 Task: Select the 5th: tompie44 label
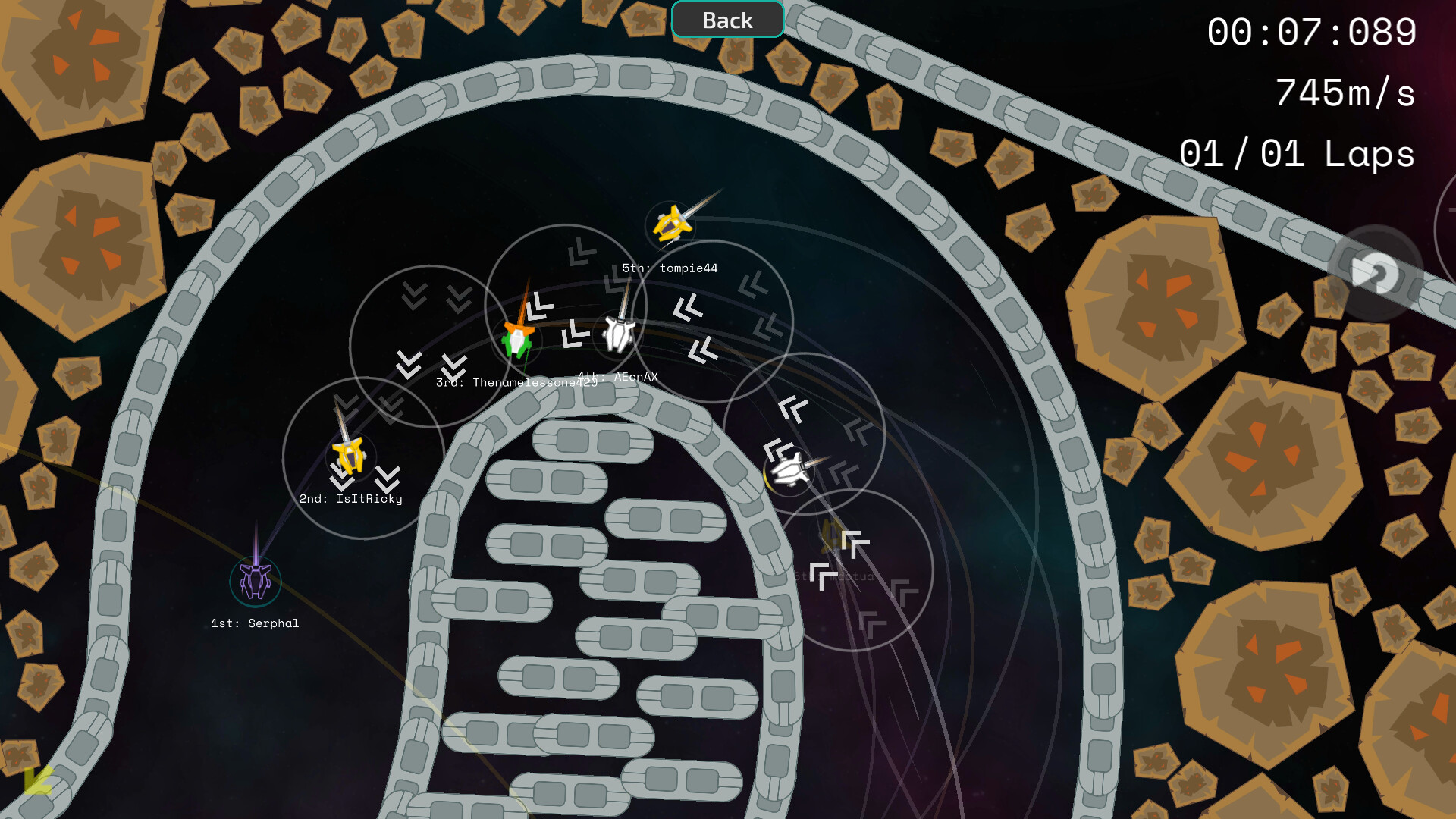pyautogui.click(x=670, y=268)
